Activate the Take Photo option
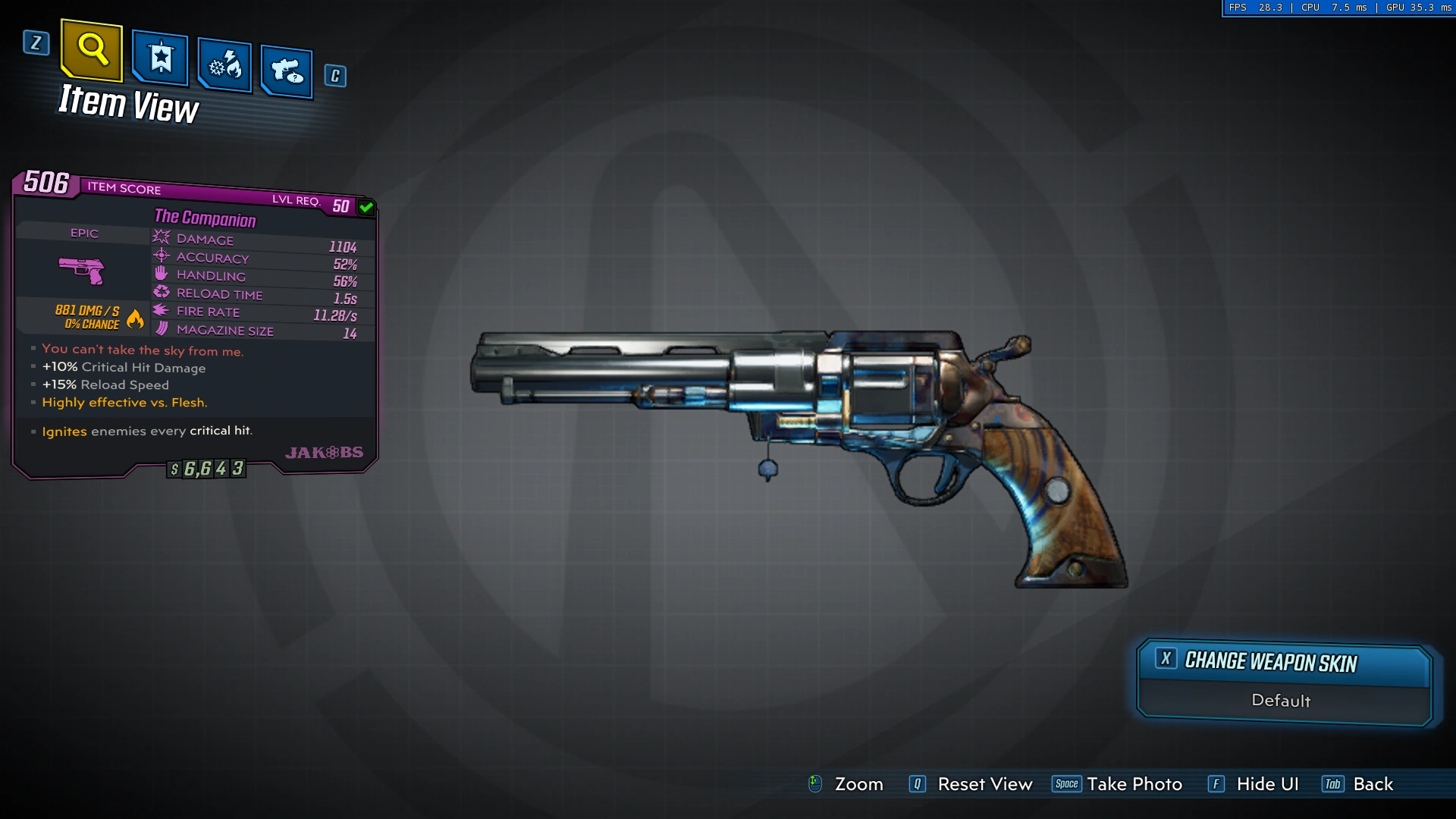The height and width of the screenshot is (819, 1456). (x=1133, y=784)
